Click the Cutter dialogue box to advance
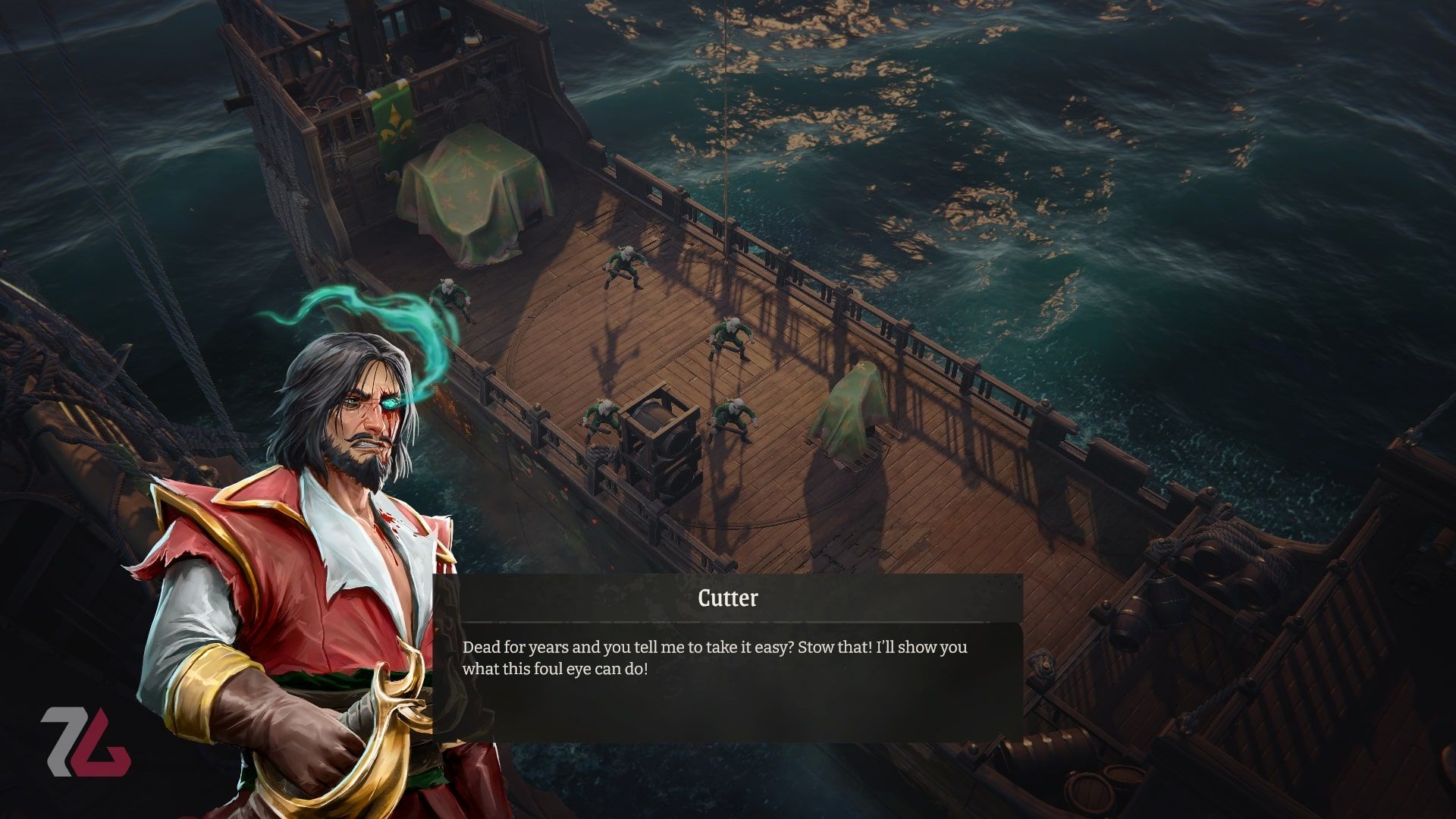The image size is (1456, 819). 728,675
